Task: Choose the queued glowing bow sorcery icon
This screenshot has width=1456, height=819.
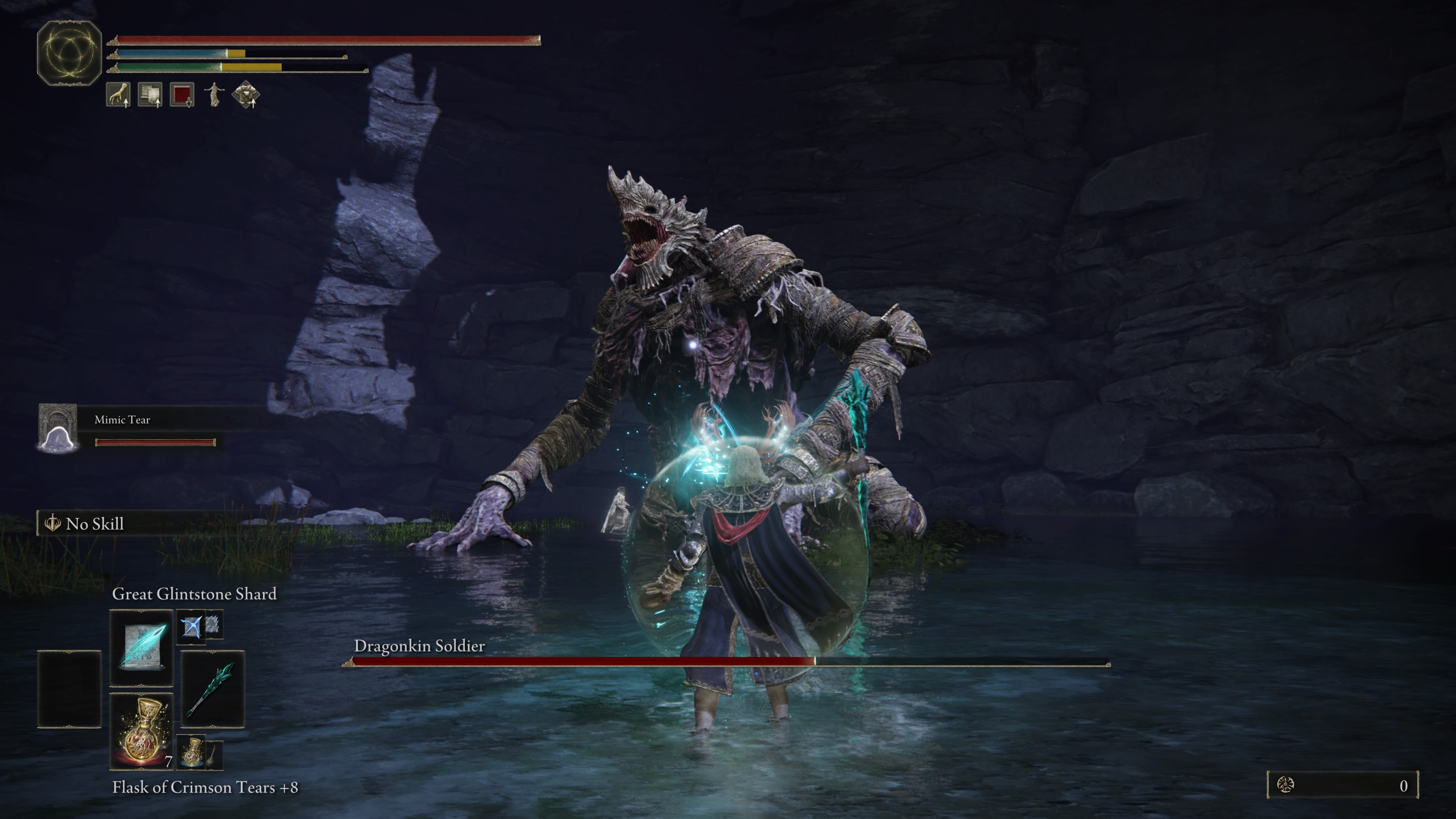Action: tap(191, 626)
